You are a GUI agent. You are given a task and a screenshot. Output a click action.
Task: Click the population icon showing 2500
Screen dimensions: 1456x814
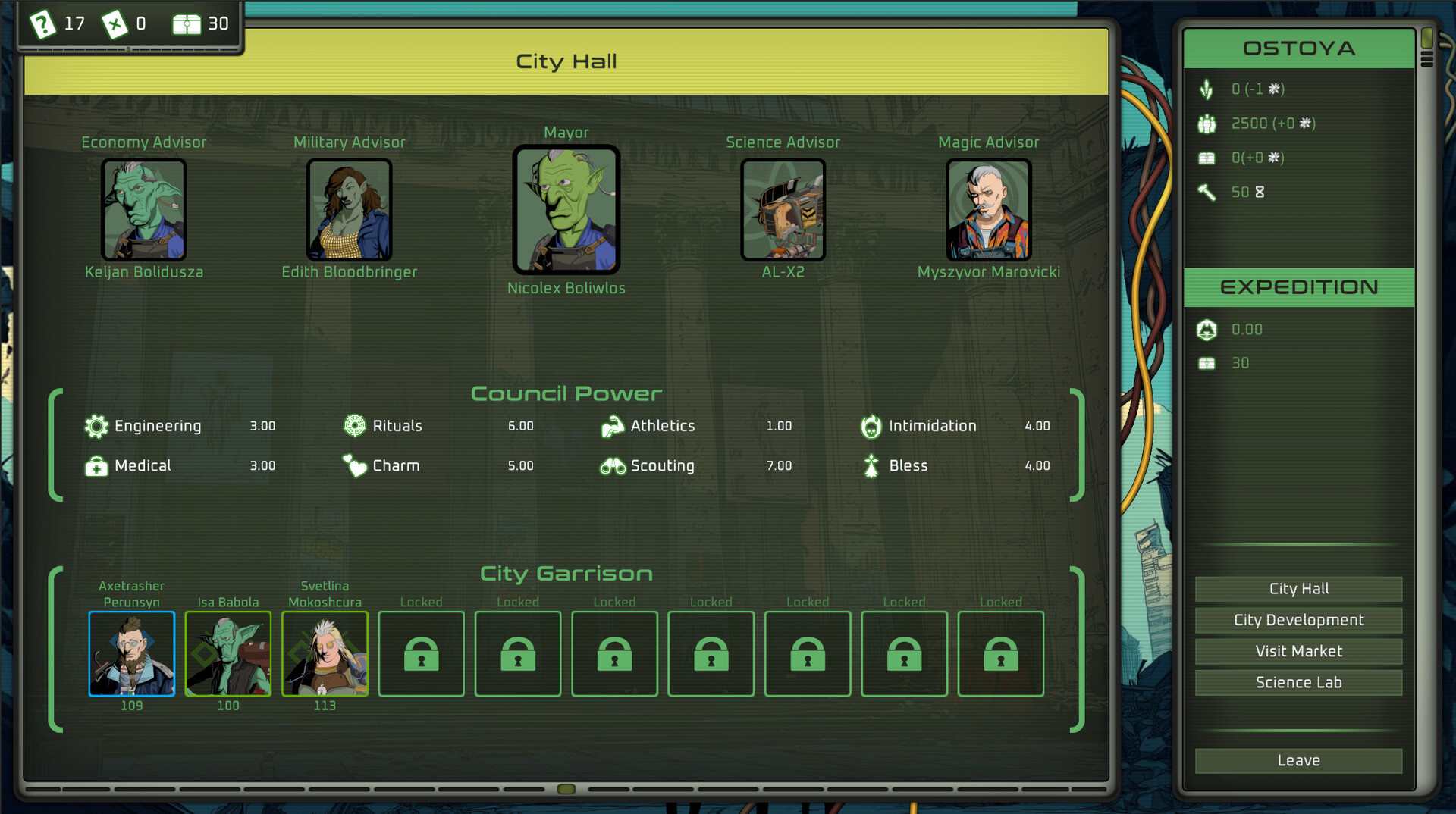click(1207, 123)
